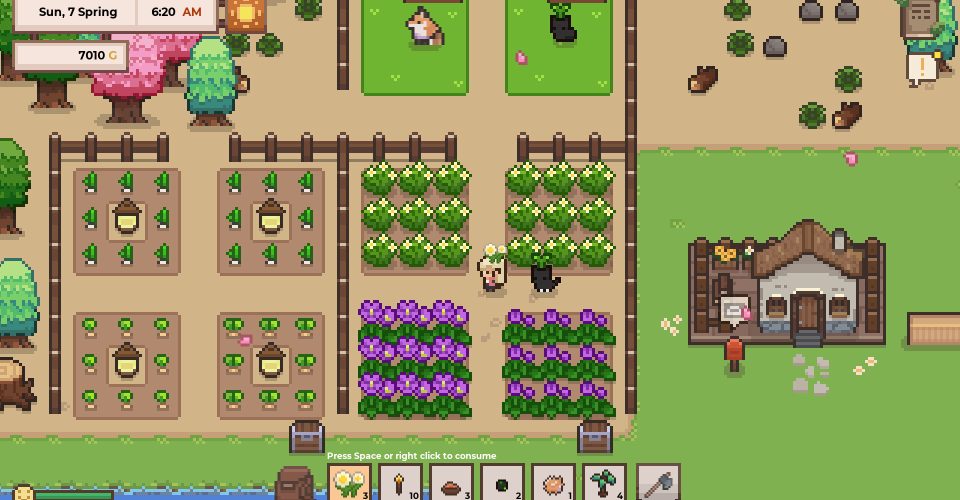The height and width of the screenshot is (500, 960).
Task: Select the white flowers hotbar slot
Action: tap(349, 484)
